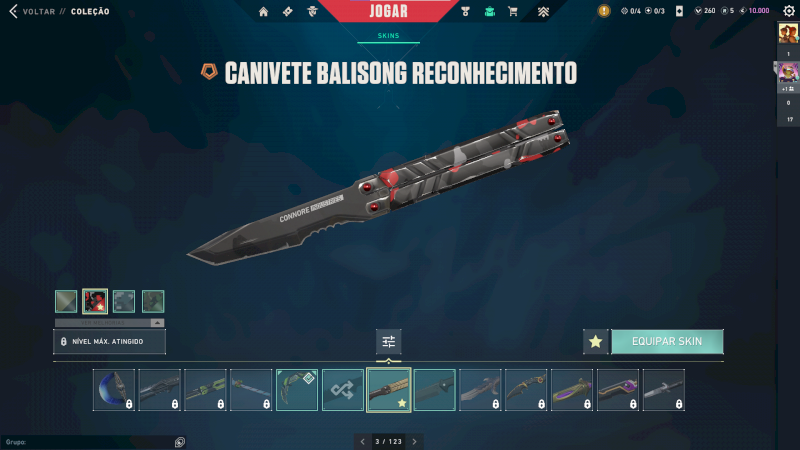This screenshot has height=450, width=800.
Task: Open the filter sliders button
Action: [x=389, y=341]
